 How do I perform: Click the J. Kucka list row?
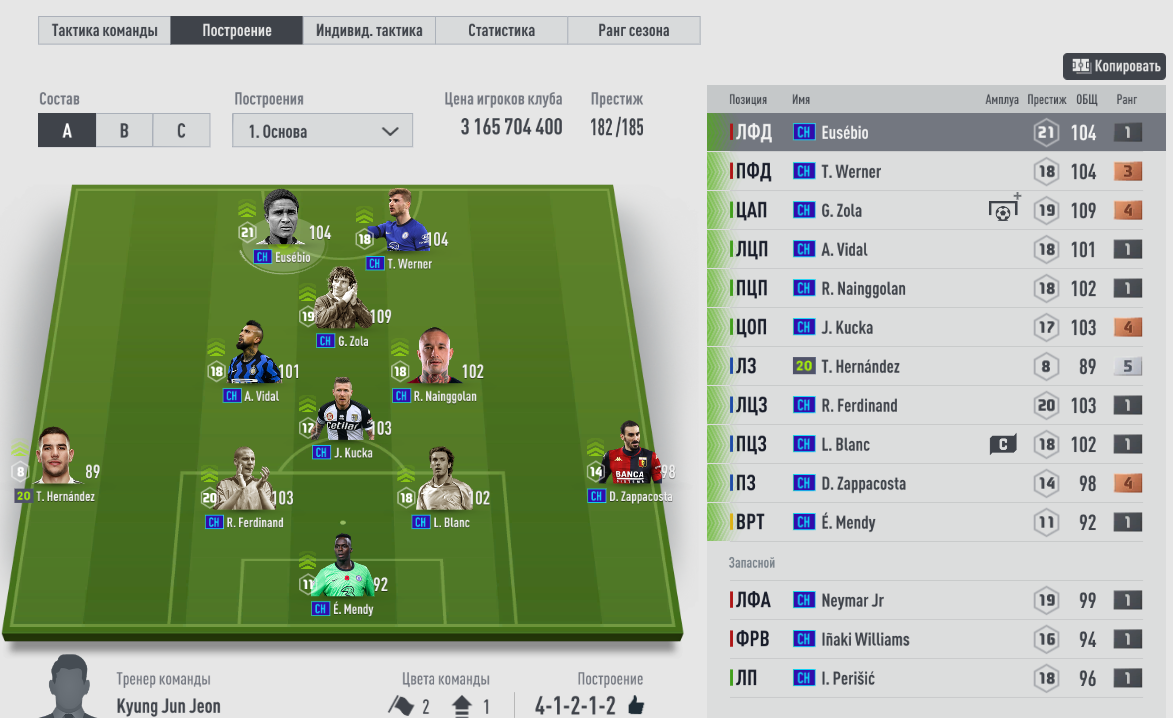(x=936, y=328)
